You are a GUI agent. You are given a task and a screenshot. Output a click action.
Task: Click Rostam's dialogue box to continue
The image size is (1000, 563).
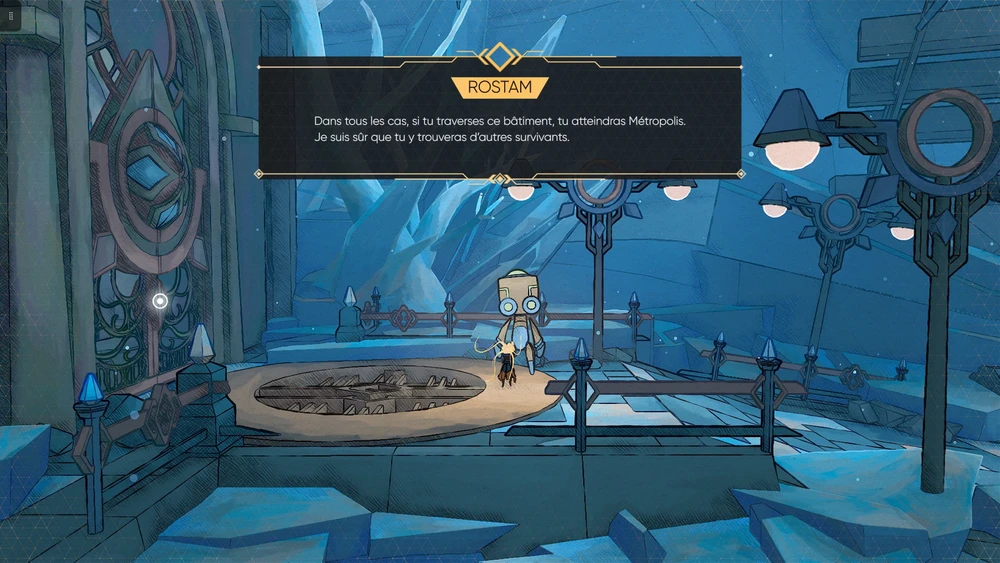(500, 128)
